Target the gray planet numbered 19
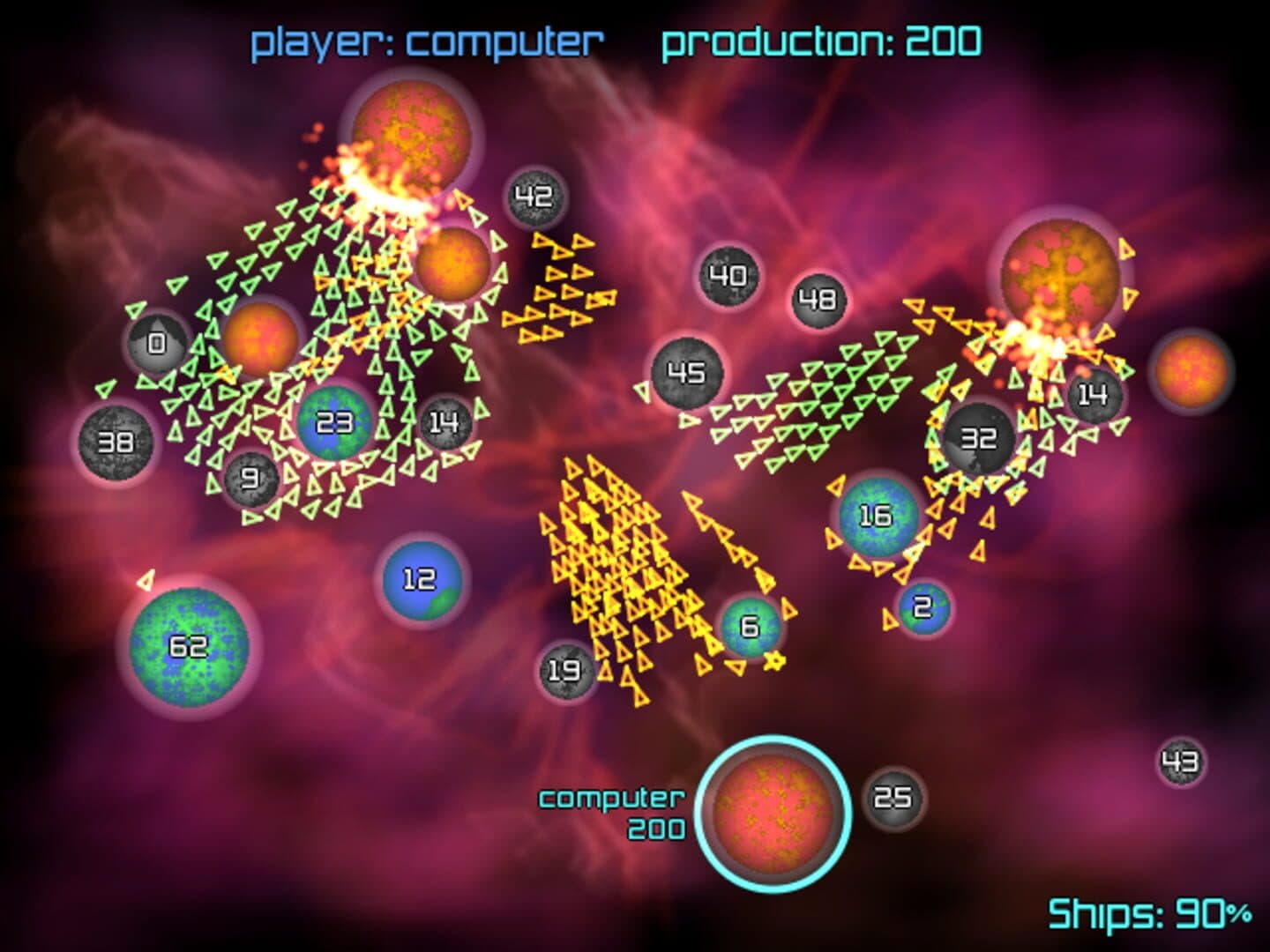The height and width of the screenshot is (952, 1270). pos(564,671)
